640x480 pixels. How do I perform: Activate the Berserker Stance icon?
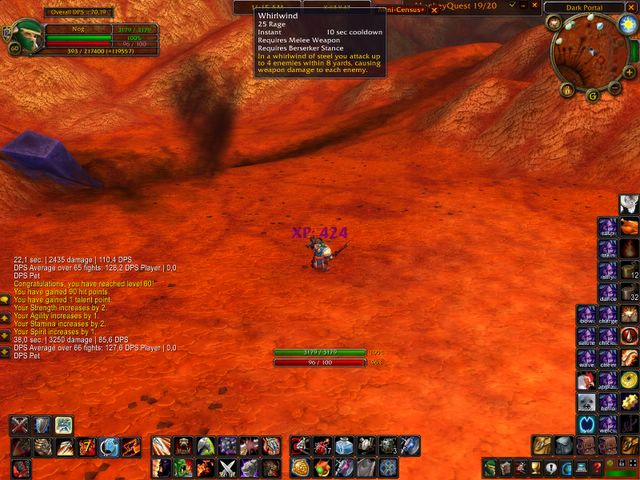tap(63, 425)
